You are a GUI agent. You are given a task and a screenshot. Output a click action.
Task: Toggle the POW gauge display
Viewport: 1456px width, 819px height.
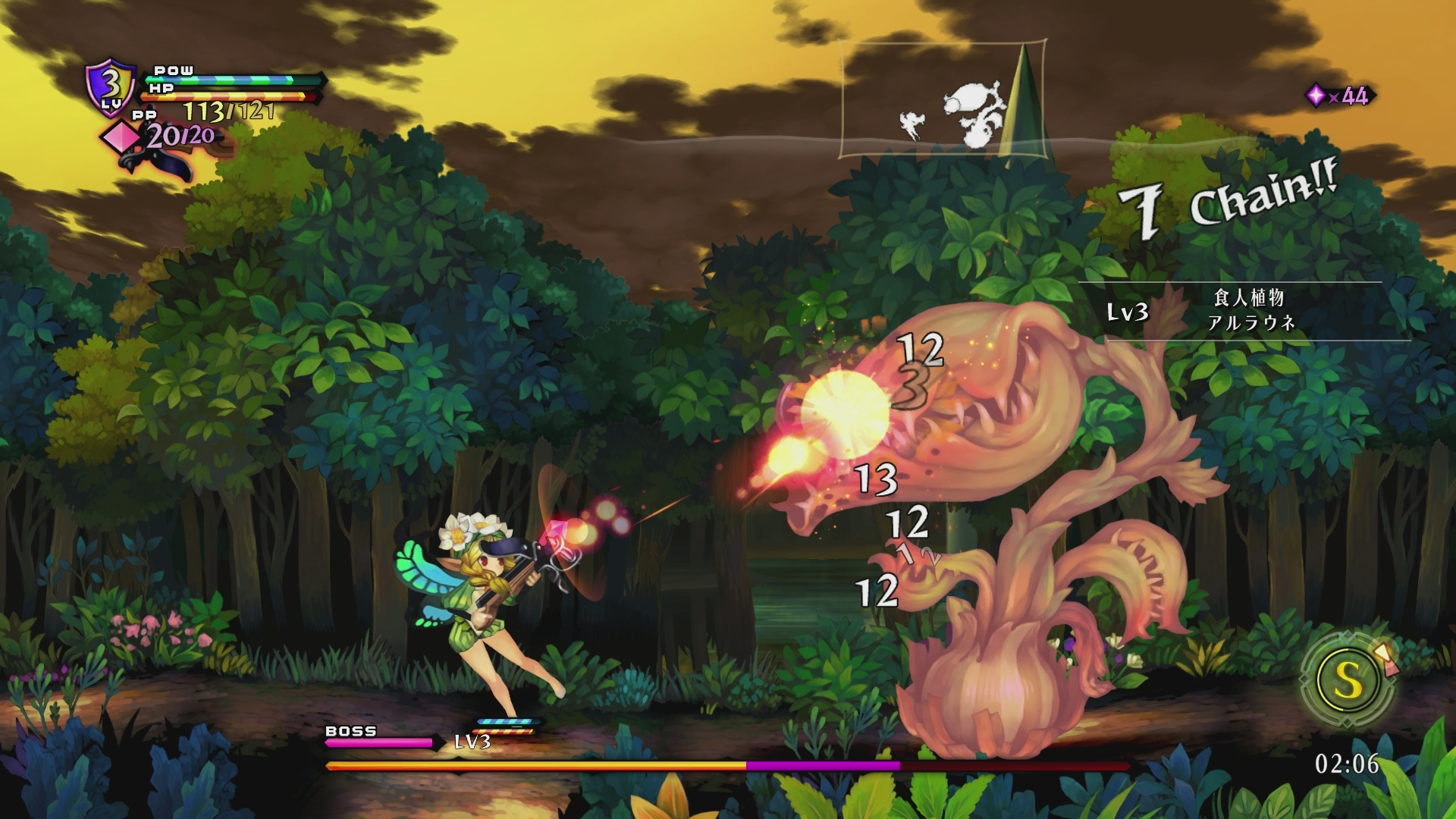point(229,78)
